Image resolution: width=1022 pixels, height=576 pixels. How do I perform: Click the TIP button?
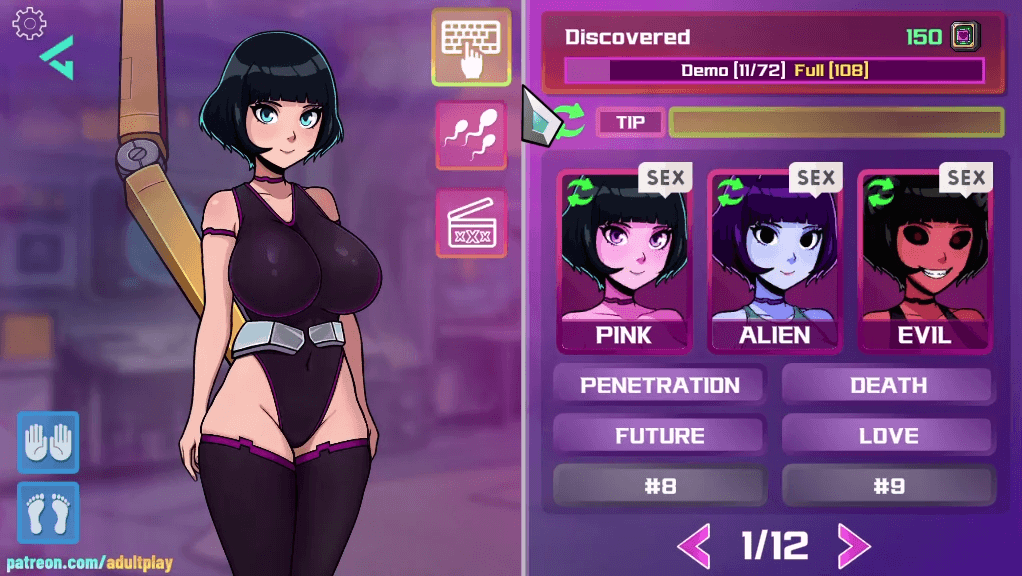click(x=630, y=122)
